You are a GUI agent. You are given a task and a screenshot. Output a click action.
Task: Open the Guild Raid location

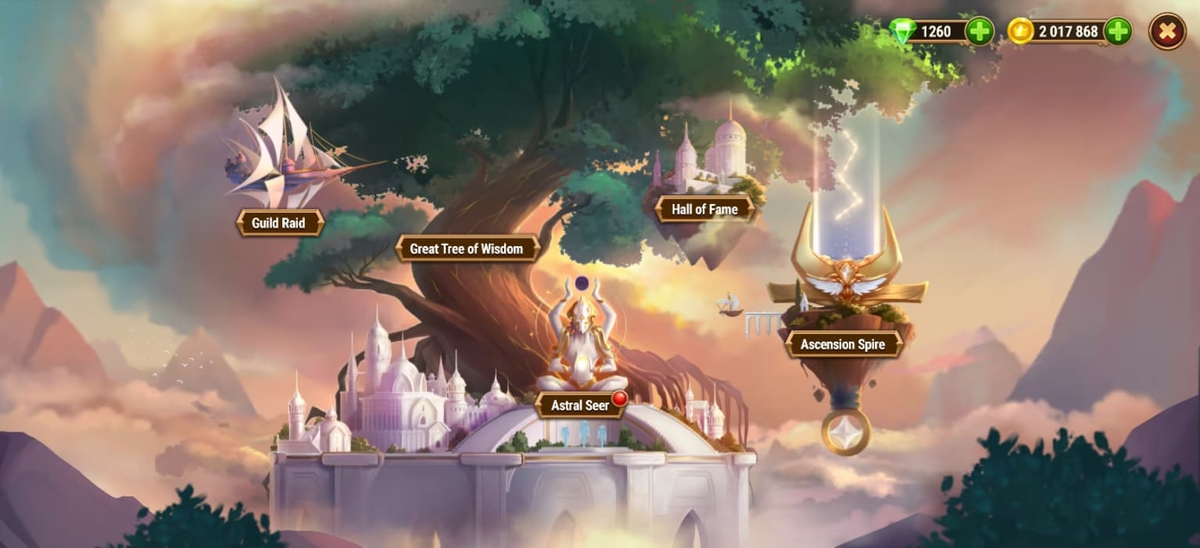[280, 222]
